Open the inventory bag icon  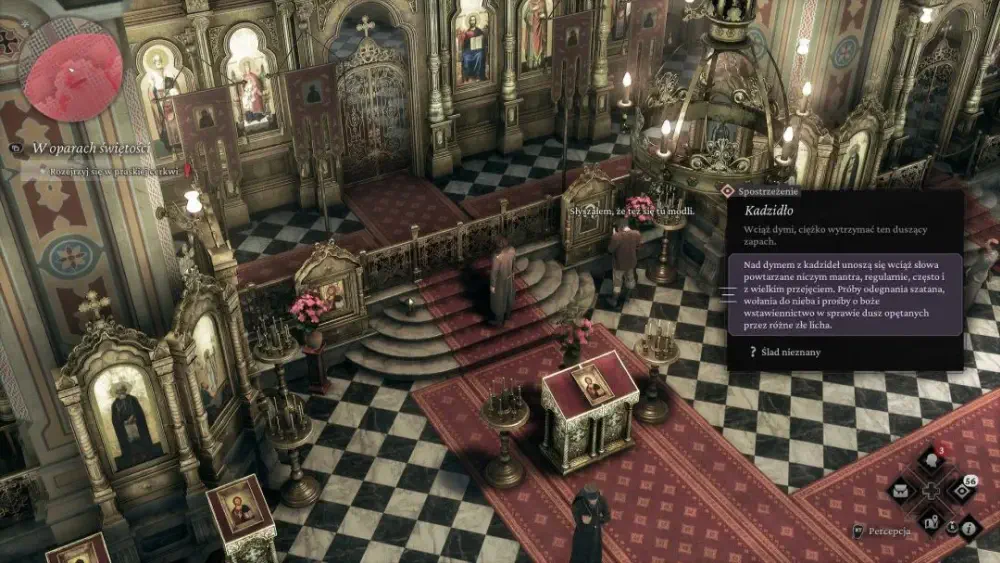tap(902, 490)
